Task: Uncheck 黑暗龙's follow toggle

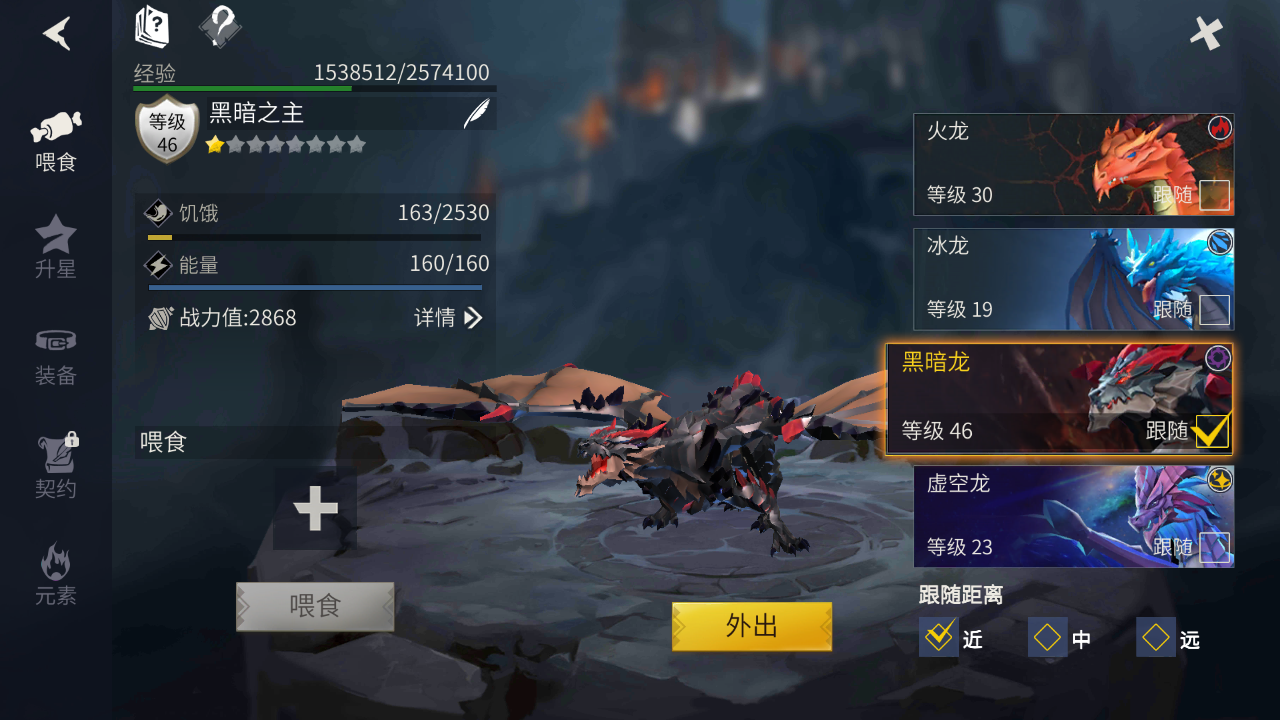Action: 1211,432
